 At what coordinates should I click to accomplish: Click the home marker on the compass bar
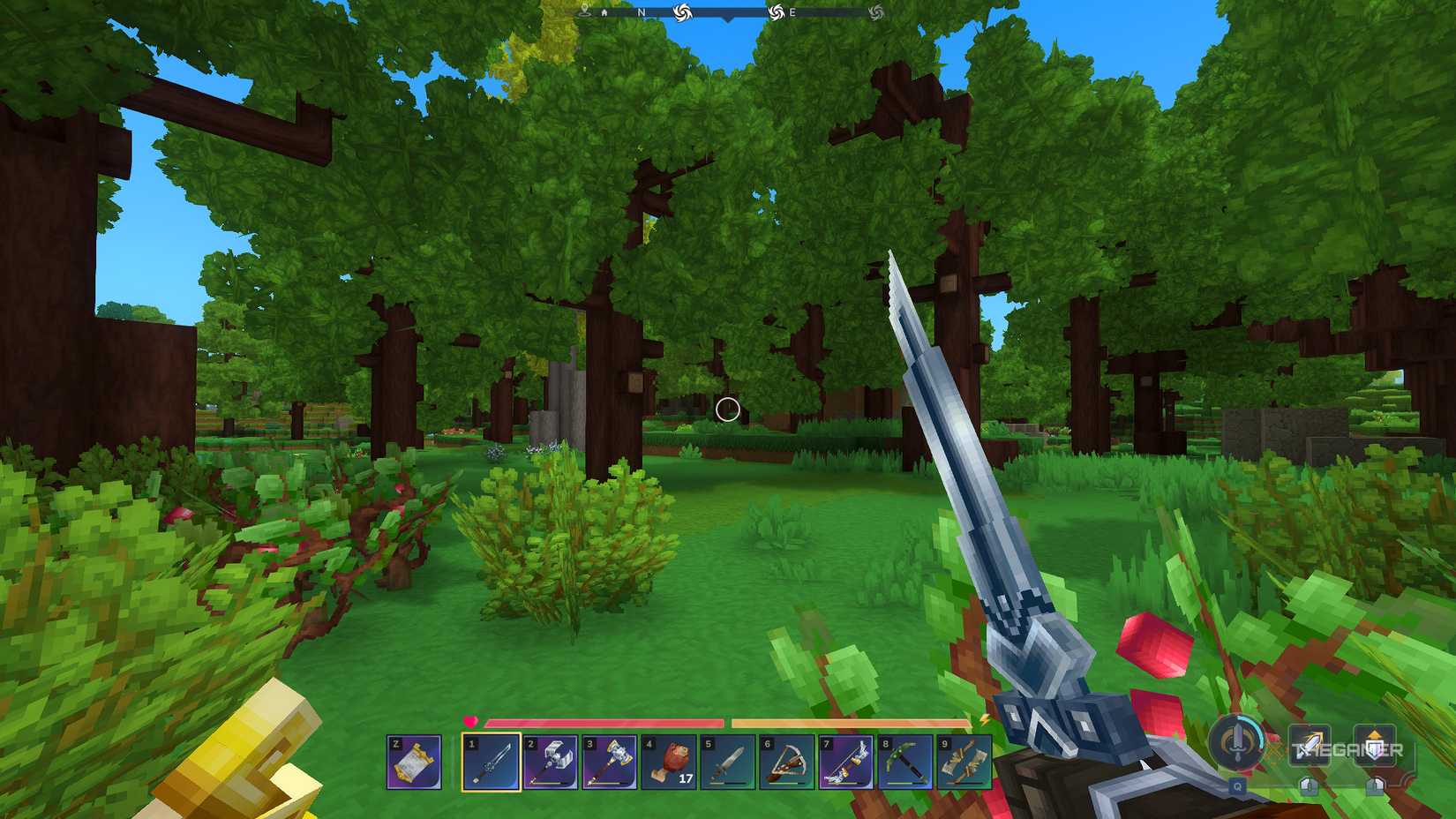pyautogui.click(x=604, y=12)
